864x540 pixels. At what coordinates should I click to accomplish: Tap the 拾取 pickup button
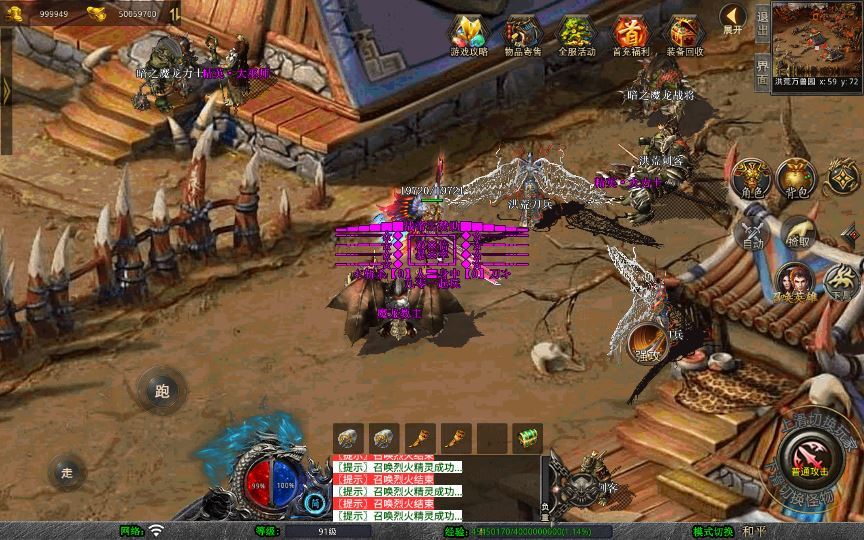797,235
